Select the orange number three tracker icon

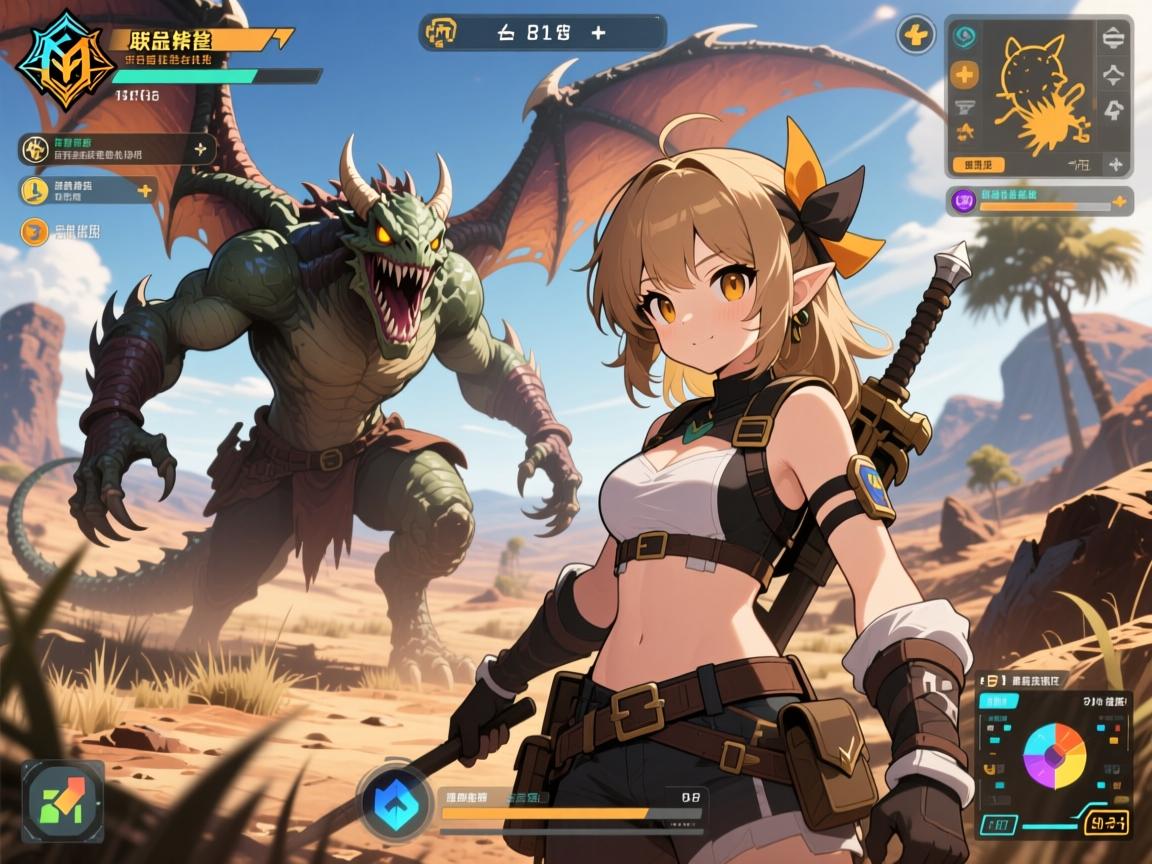(x=34, y=232)
